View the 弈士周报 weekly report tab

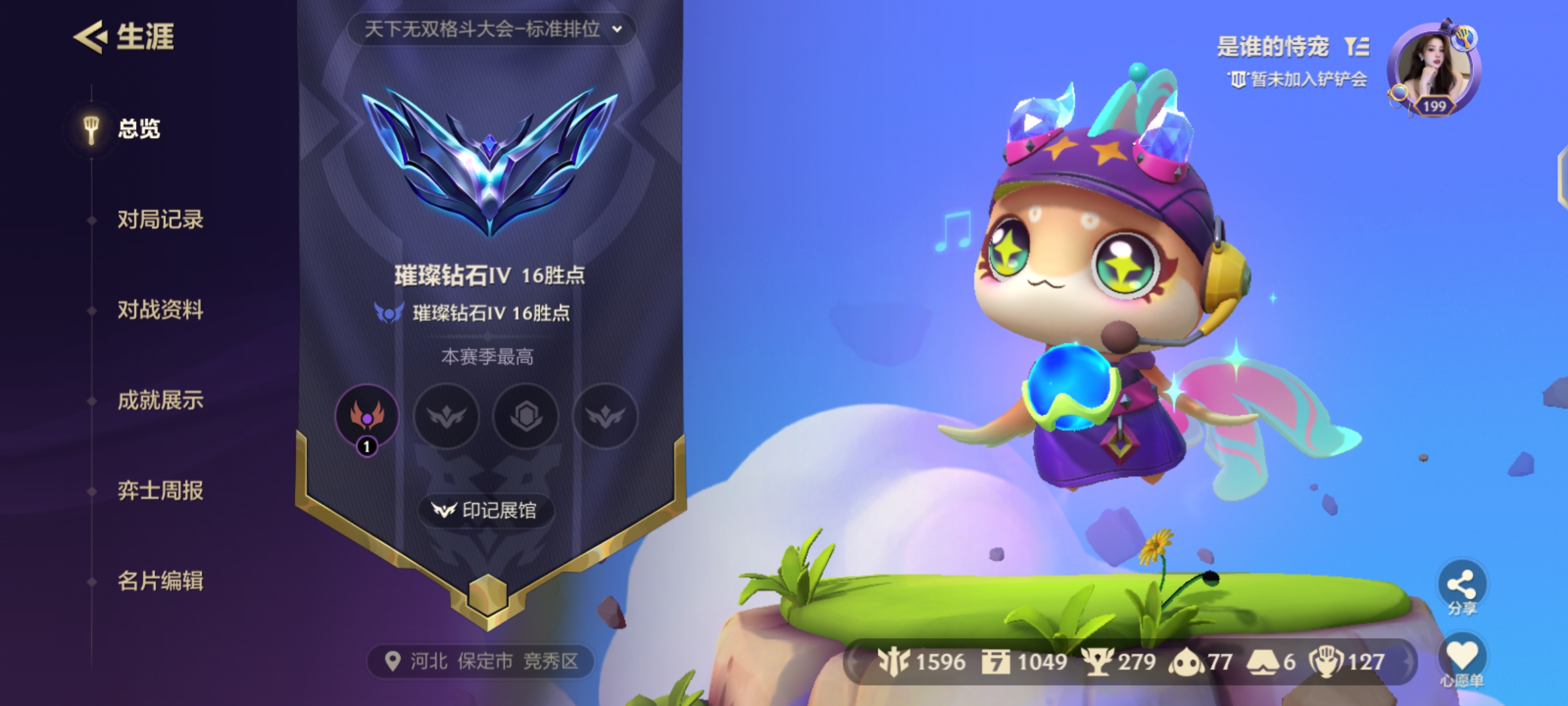[160, 490]
